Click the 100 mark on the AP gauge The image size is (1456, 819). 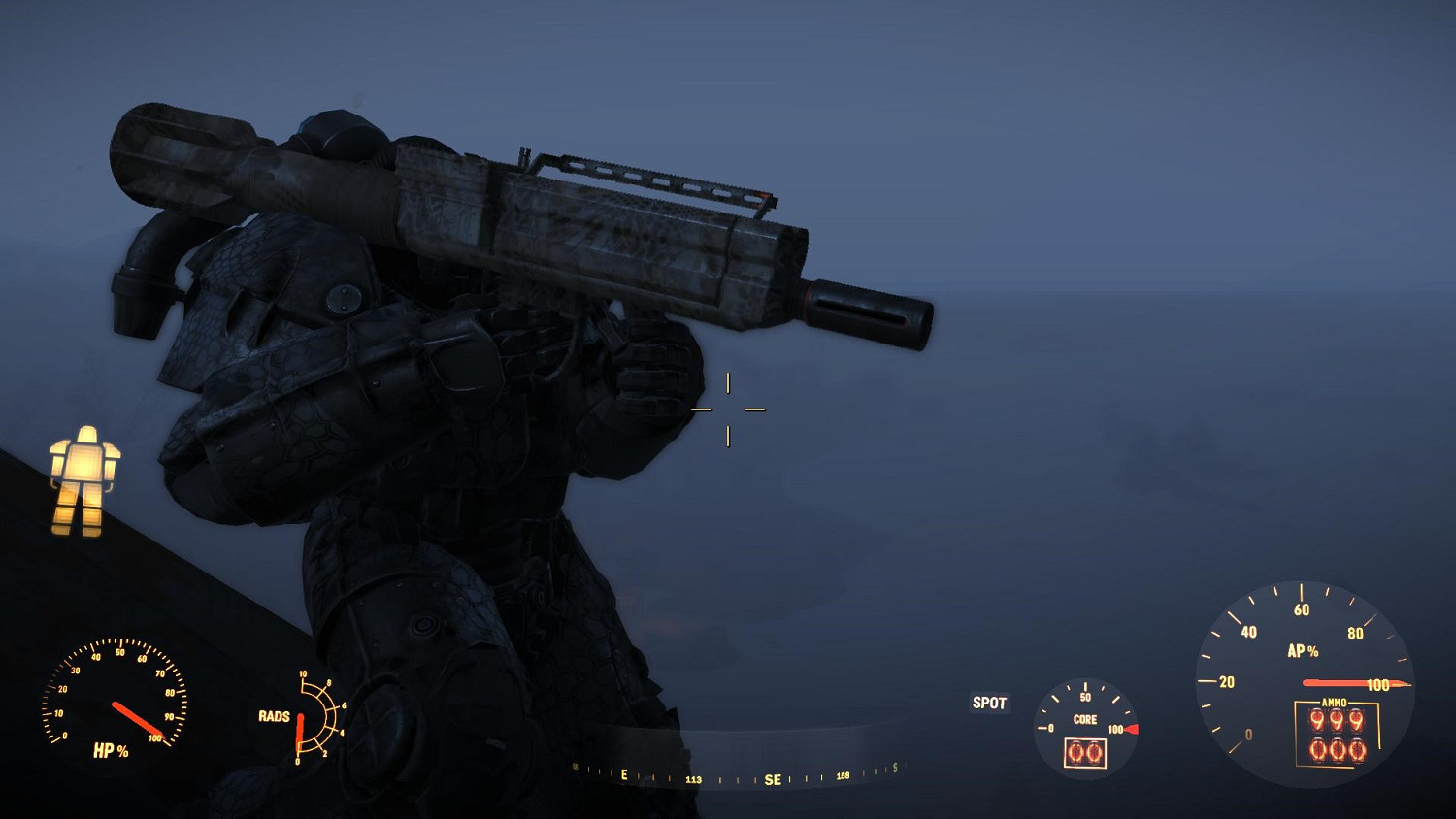(1378, 683)
